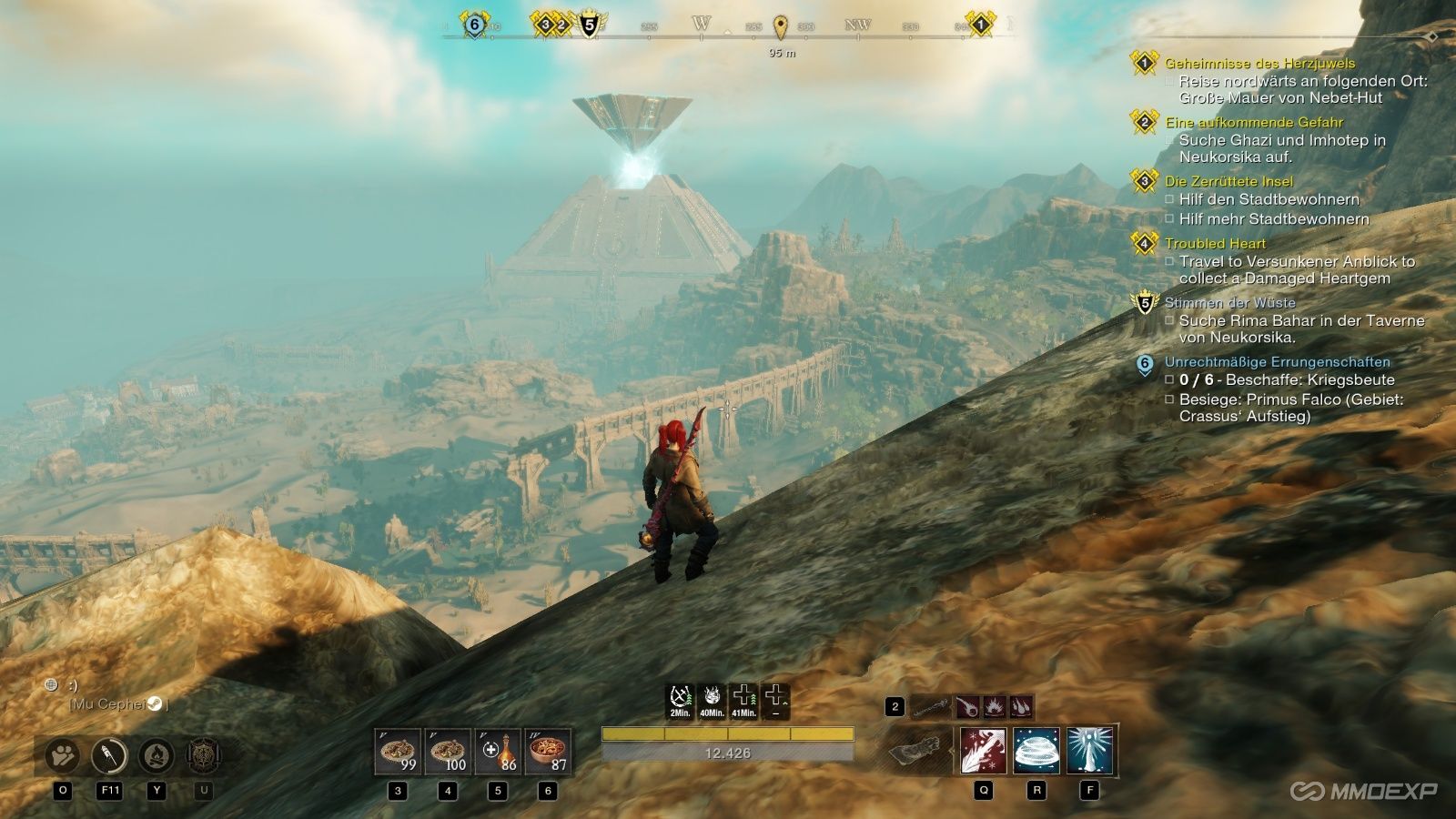Place a camp with the campfire icon

[157, 755]
